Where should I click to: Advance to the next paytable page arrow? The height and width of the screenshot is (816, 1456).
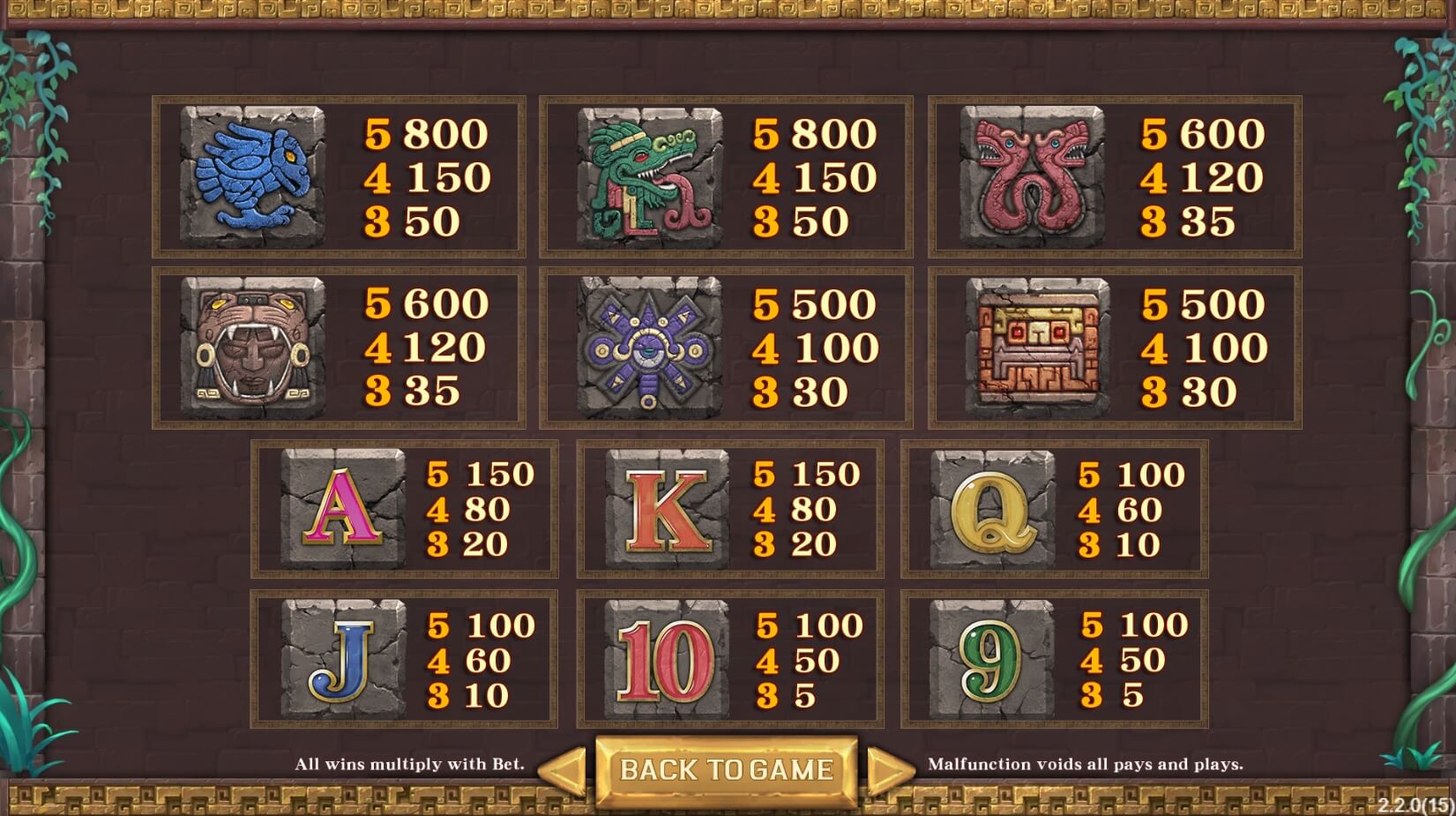click(889, 771)
